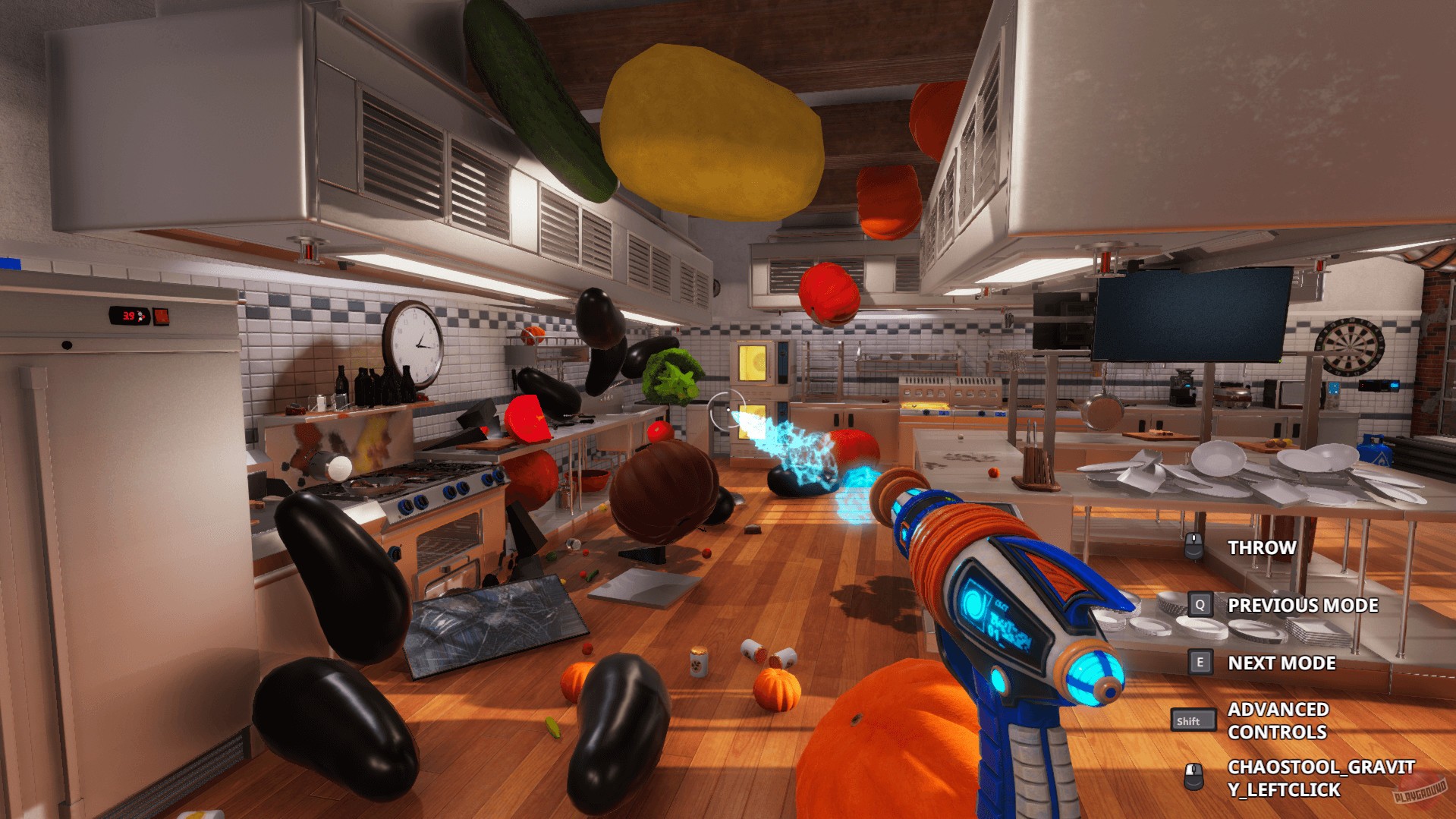Screen dimensions: 1456x819
Task: Click the crosshair reticle in the center
Action: [726, 410]
